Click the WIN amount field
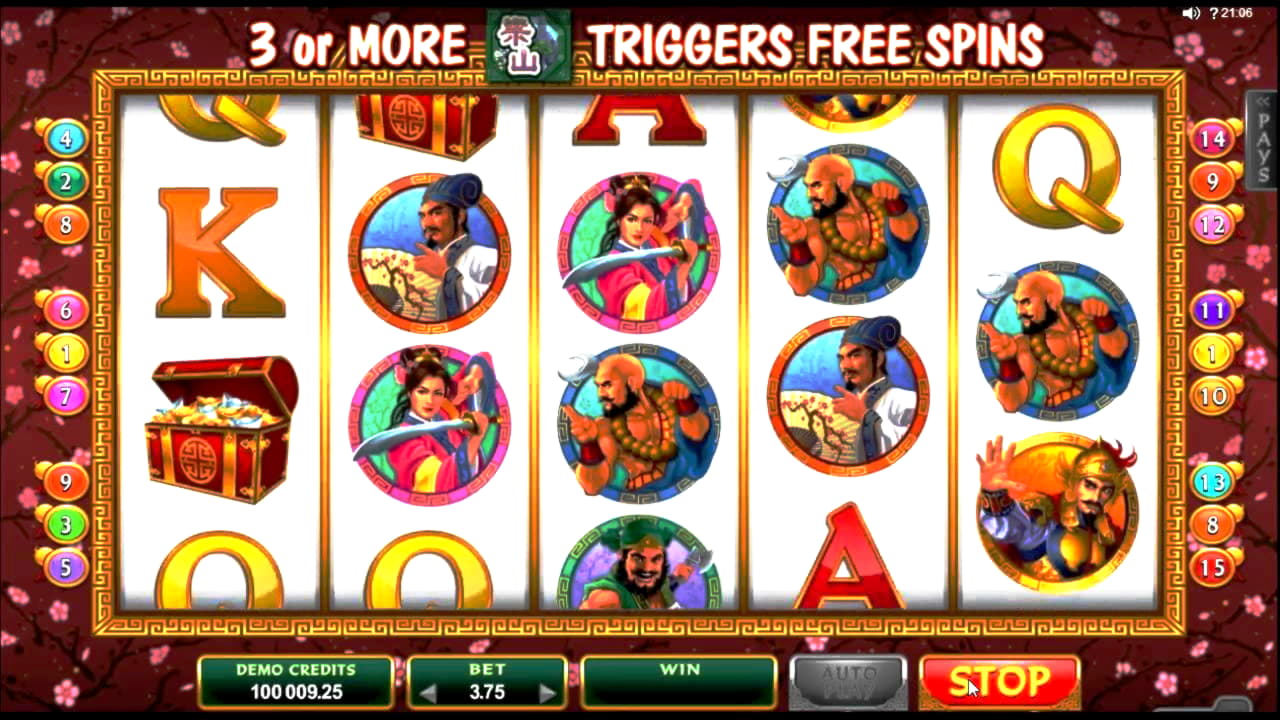 pyautogui.click(x=679, y=682)
